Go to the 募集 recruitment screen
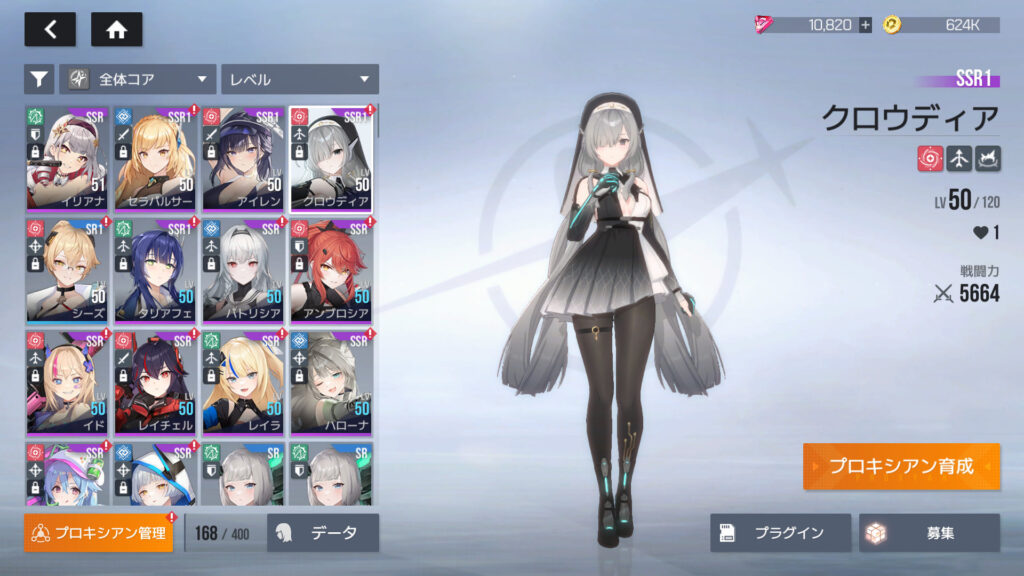The image size is (1024, 576). (x=929, y=533)
